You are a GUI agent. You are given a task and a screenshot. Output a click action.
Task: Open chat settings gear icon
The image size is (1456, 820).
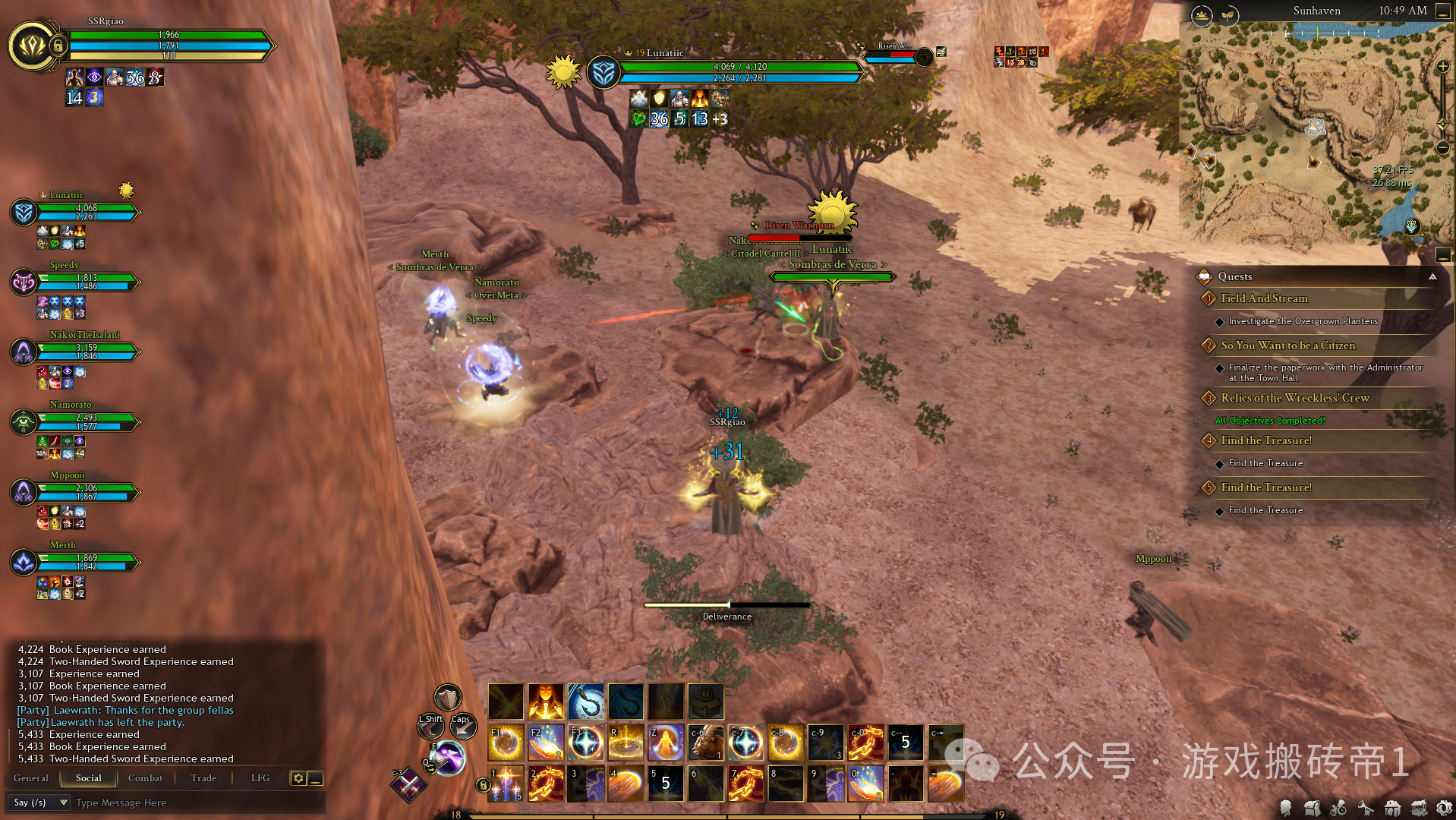pyautogui.click(x=298, y=778)
